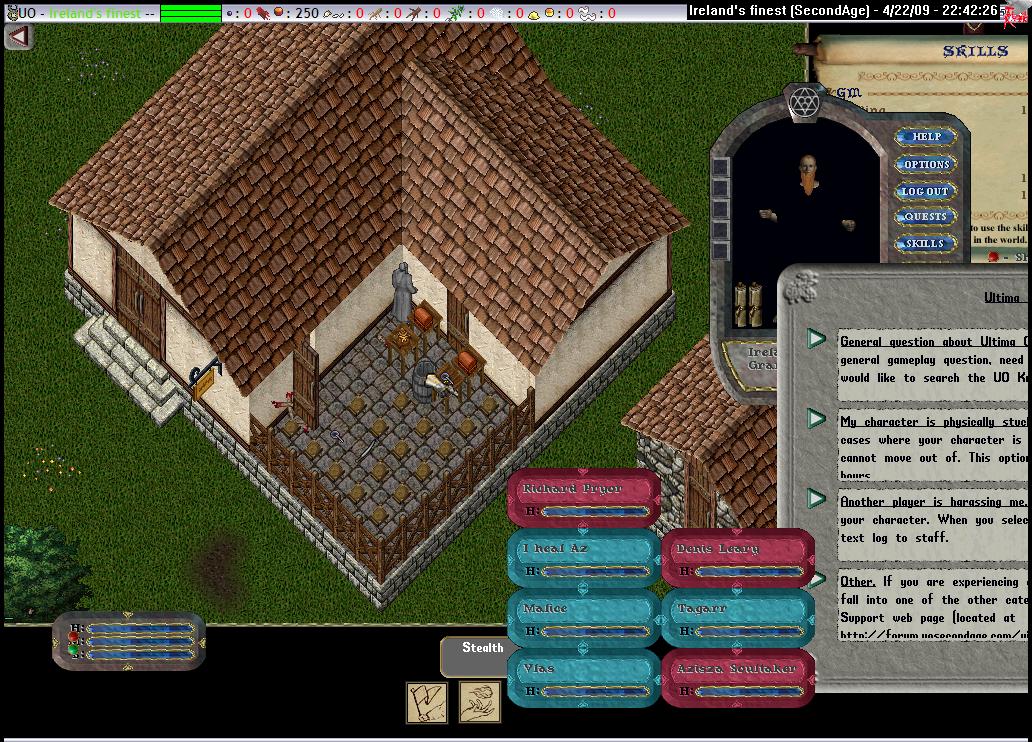Use the hand-holding-paper macro icon
Image resolution: width=1032 pixels, height=742 pixels.
pos(427,702)
